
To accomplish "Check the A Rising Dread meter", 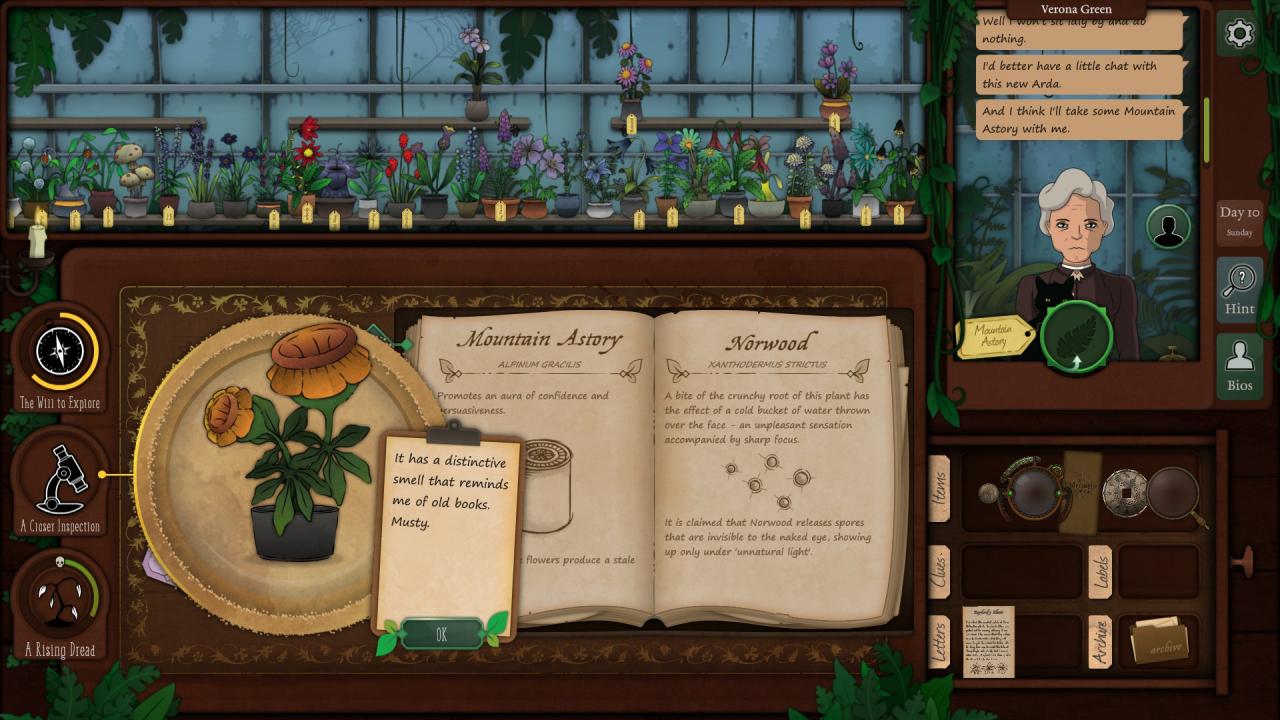I will [x=61, y=600].
